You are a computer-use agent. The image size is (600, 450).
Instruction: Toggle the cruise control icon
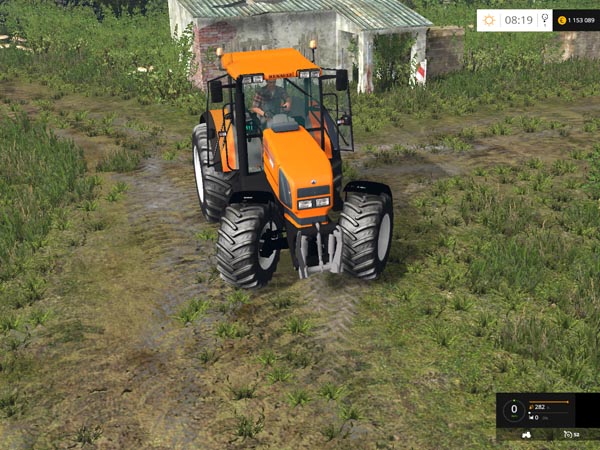click(x=567, y=434)
